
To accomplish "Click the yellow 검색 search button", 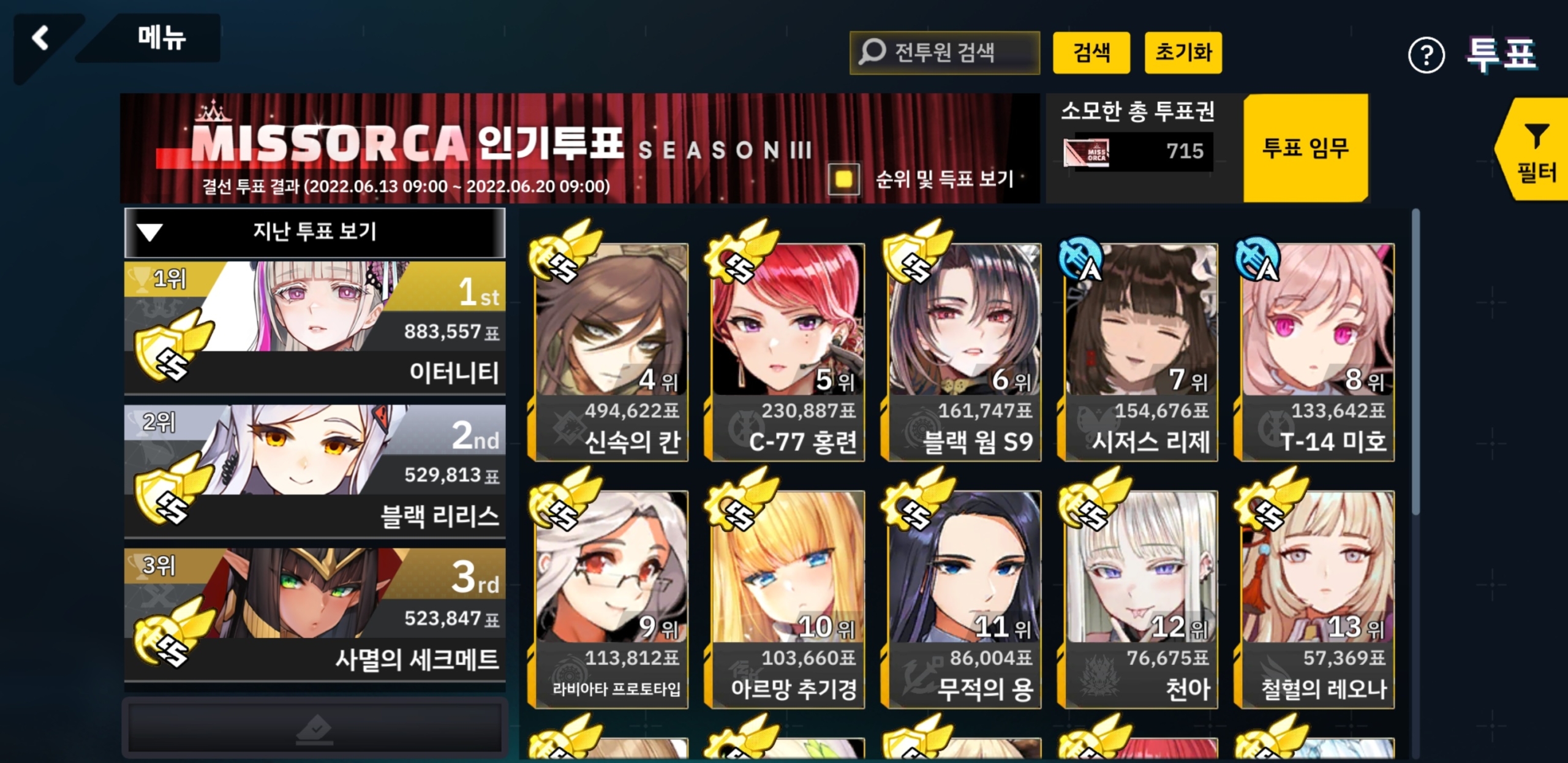I will point(1091,53).
